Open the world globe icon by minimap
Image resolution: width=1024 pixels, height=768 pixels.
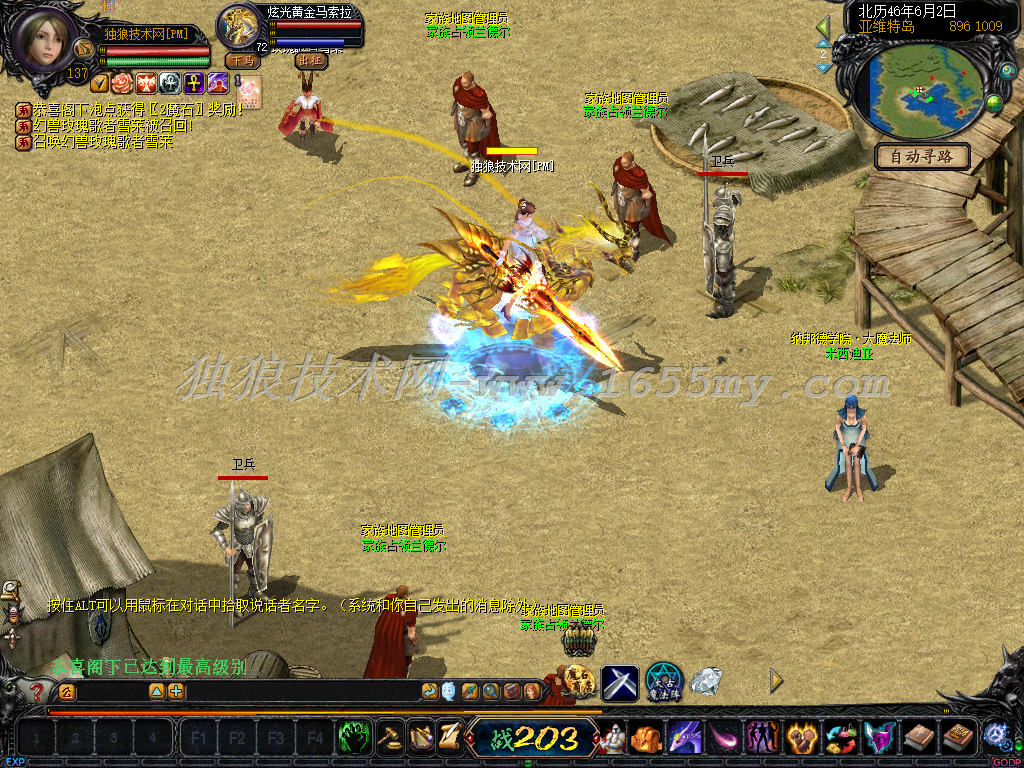click(994, 103)
